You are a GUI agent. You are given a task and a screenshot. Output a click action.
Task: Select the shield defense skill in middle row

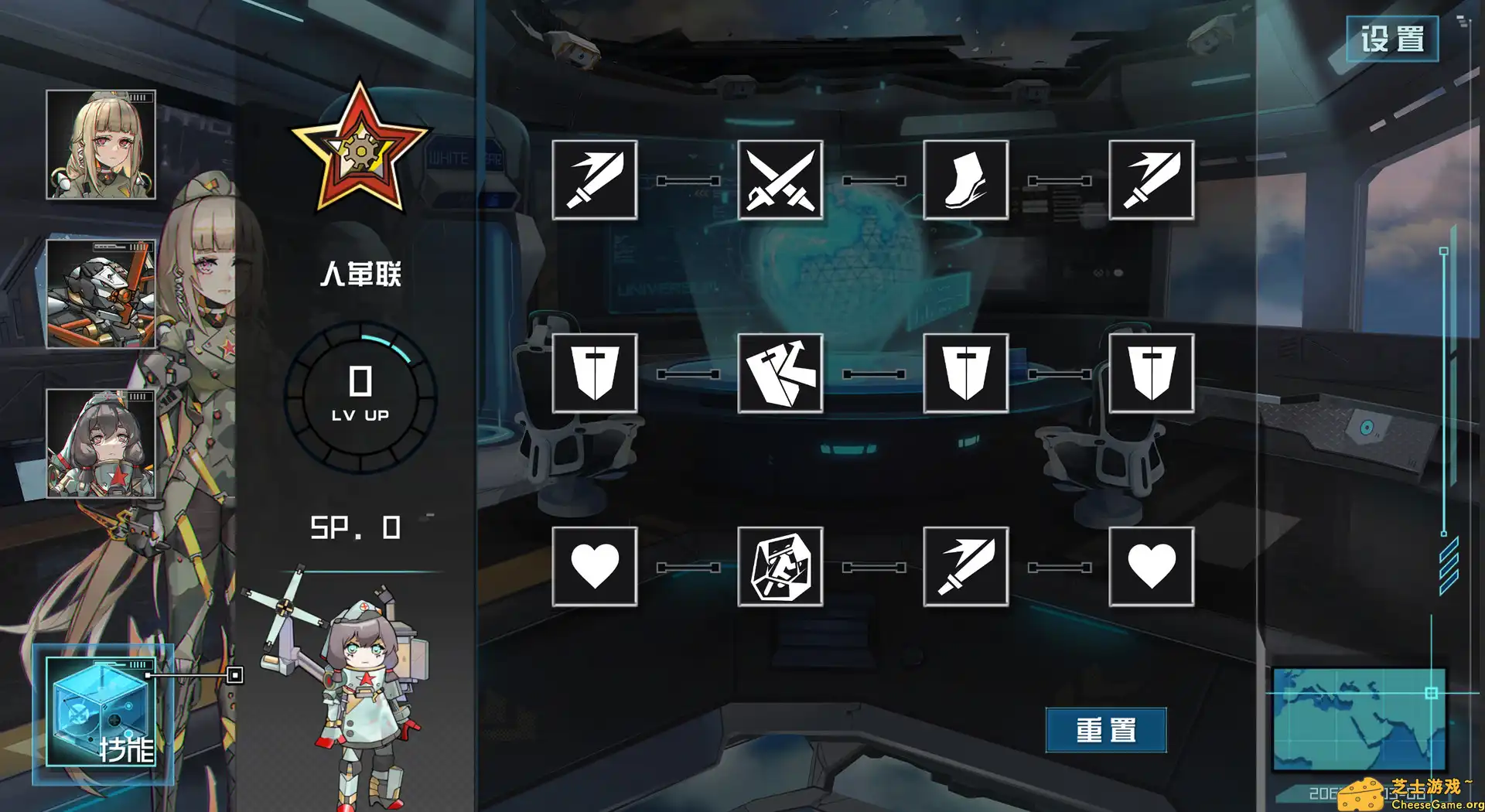(596, 374)
